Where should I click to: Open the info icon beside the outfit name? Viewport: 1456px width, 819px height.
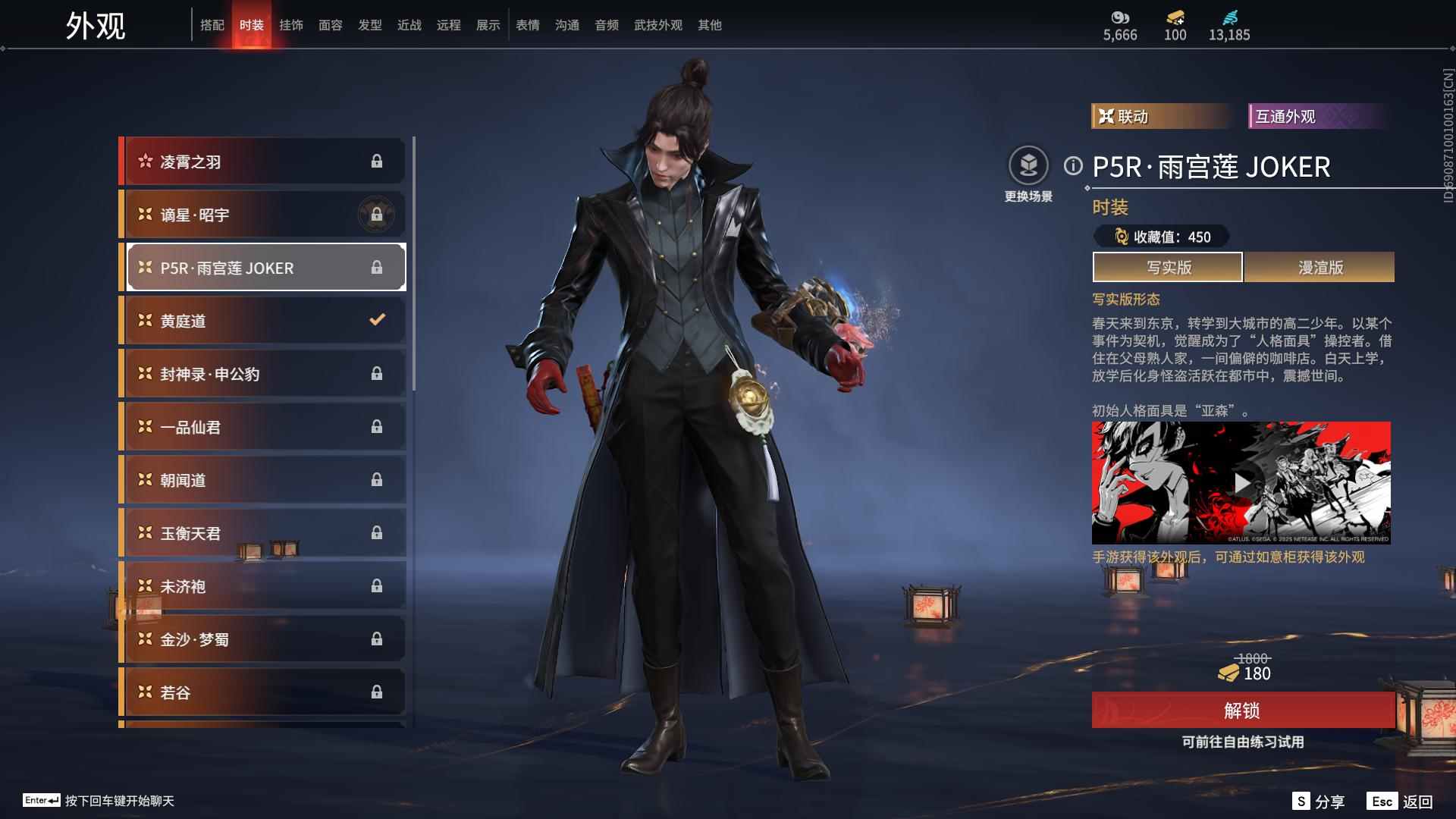[1073, 165]
